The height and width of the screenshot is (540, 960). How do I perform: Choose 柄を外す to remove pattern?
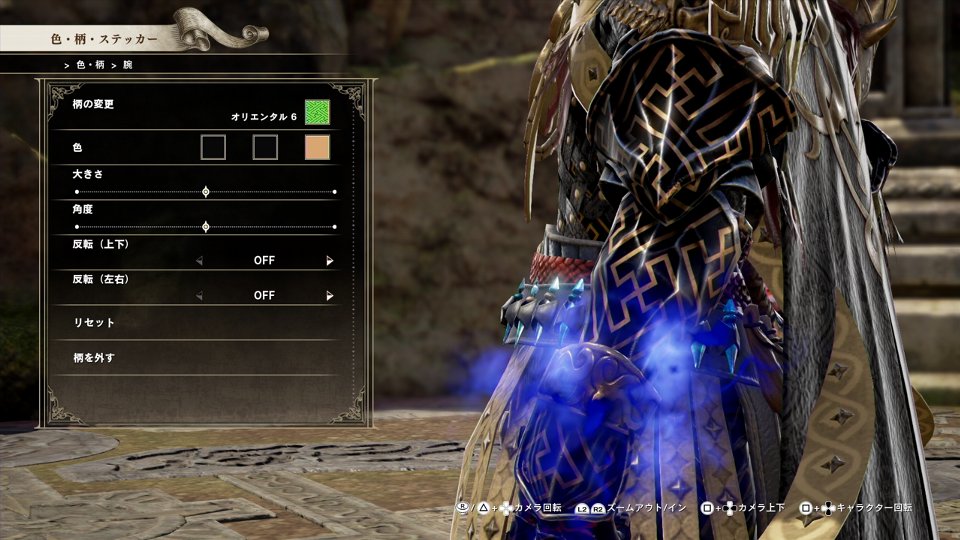[x=95, y=358]
